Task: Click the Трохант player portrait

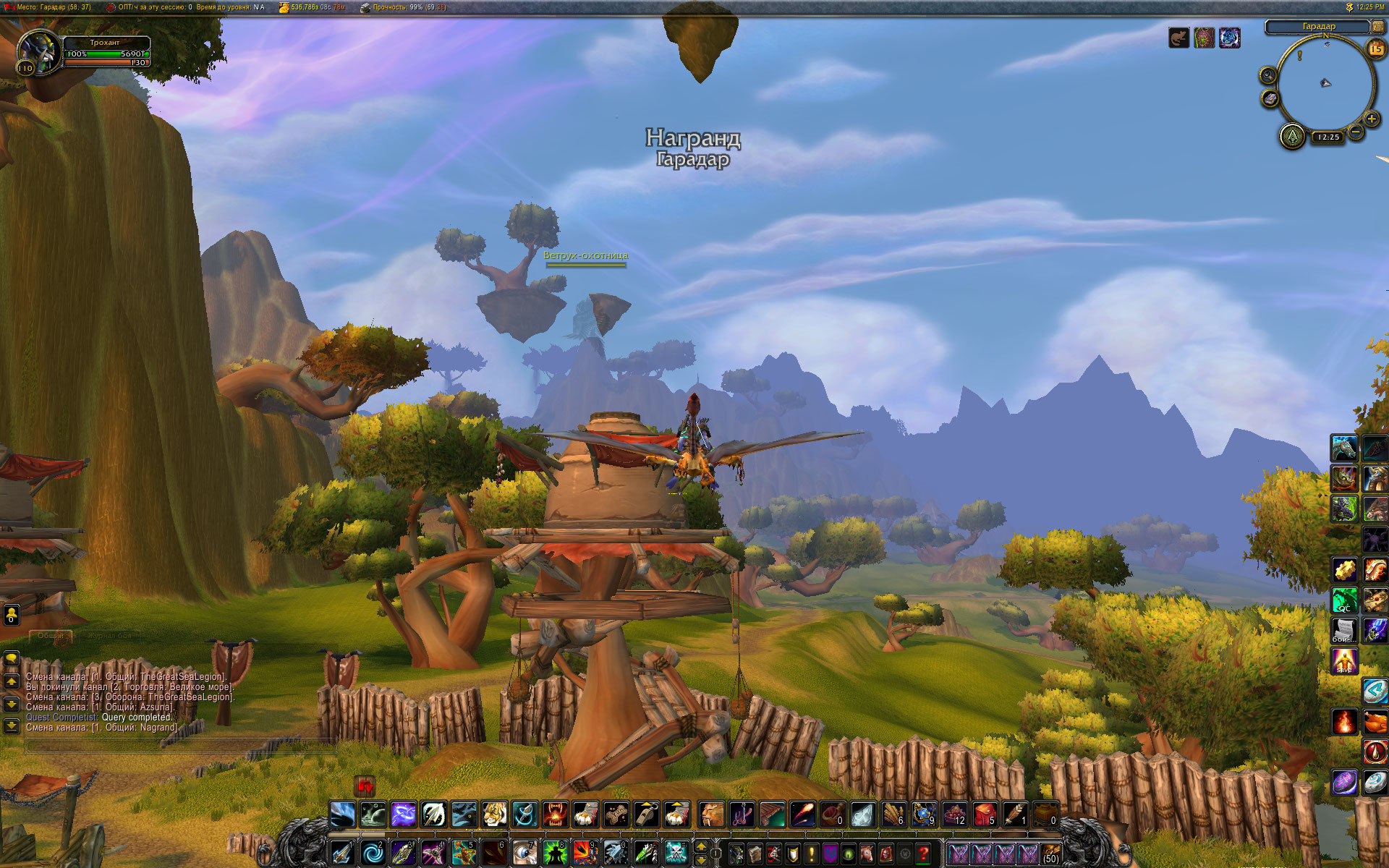Action: (x=38, y=52)
